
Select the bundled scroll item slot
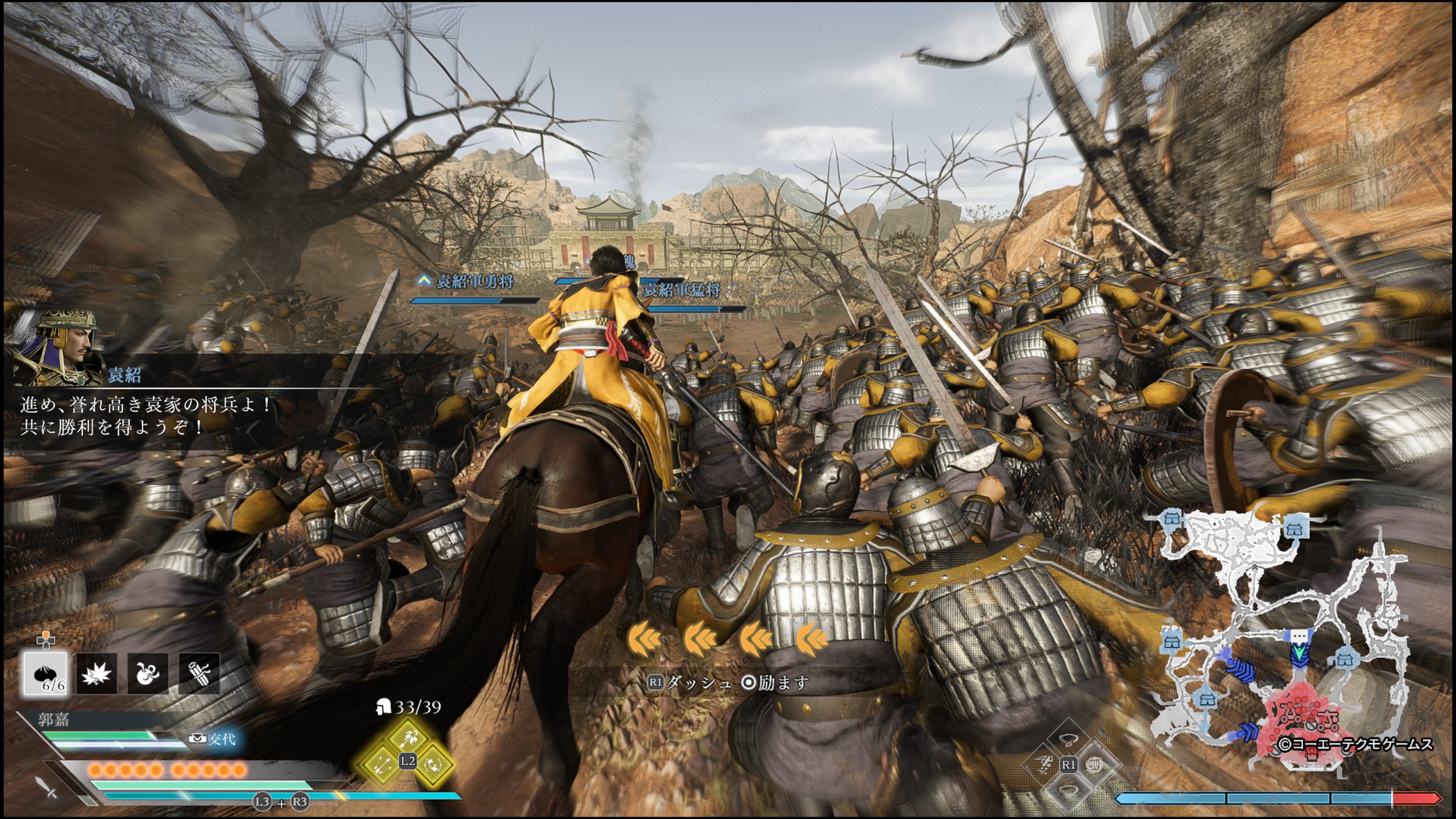[199, 673]
